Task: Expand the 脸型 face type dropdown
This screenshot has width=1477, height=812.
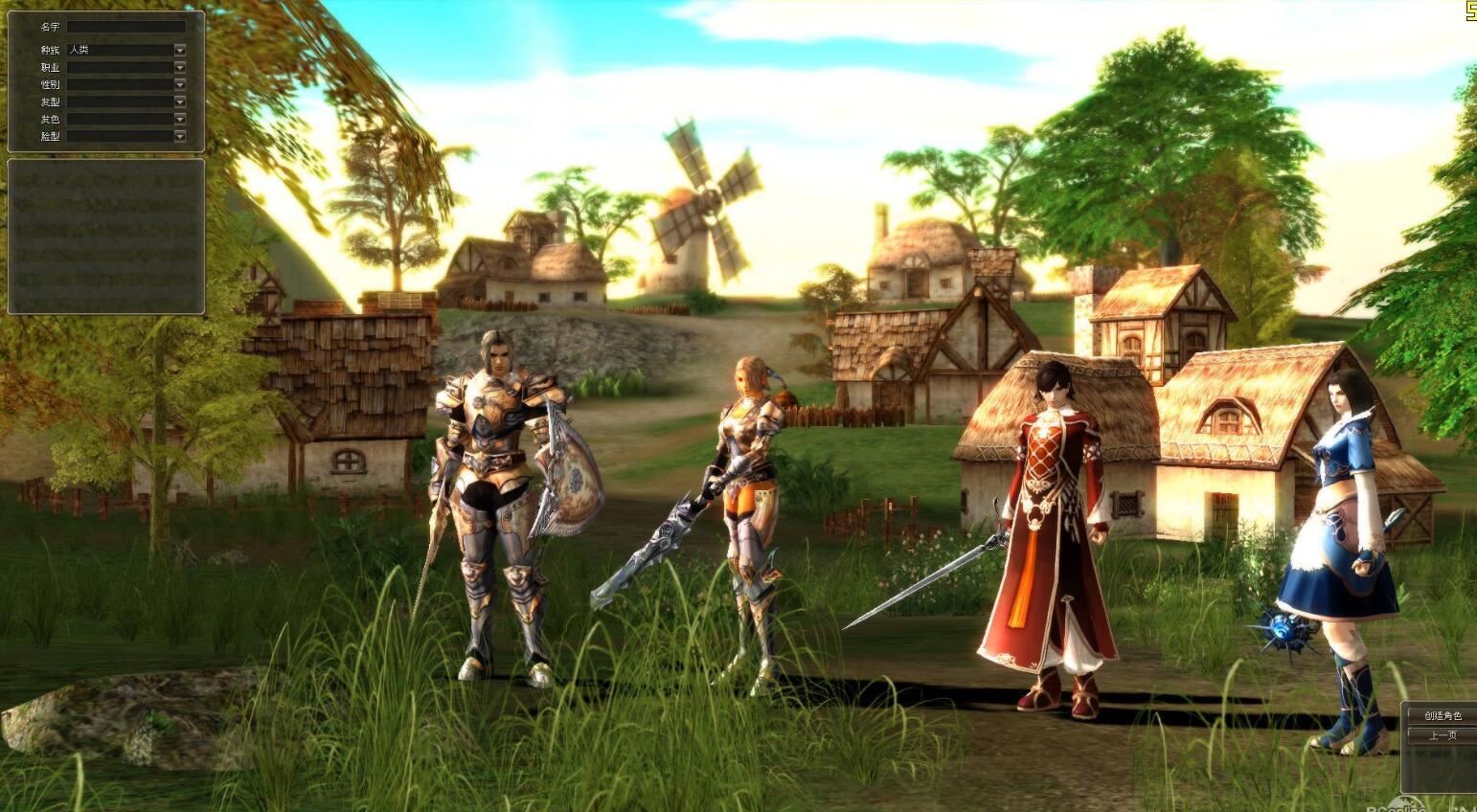Action: (179, 136)
